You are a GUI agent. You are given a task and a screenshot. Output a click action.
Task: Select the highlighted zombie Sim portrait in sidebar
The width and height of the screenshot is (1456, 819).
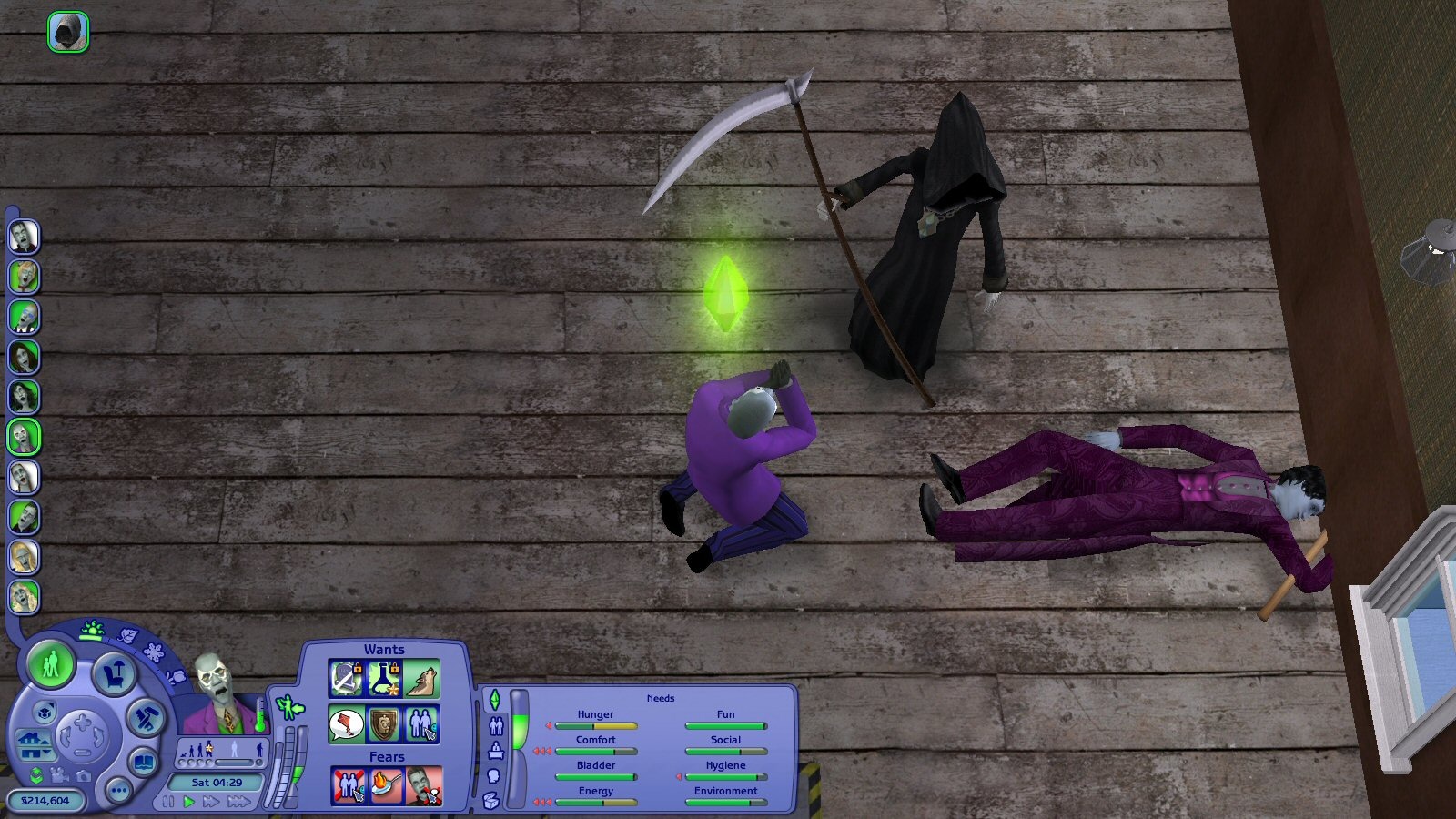[x=23, y=438]
